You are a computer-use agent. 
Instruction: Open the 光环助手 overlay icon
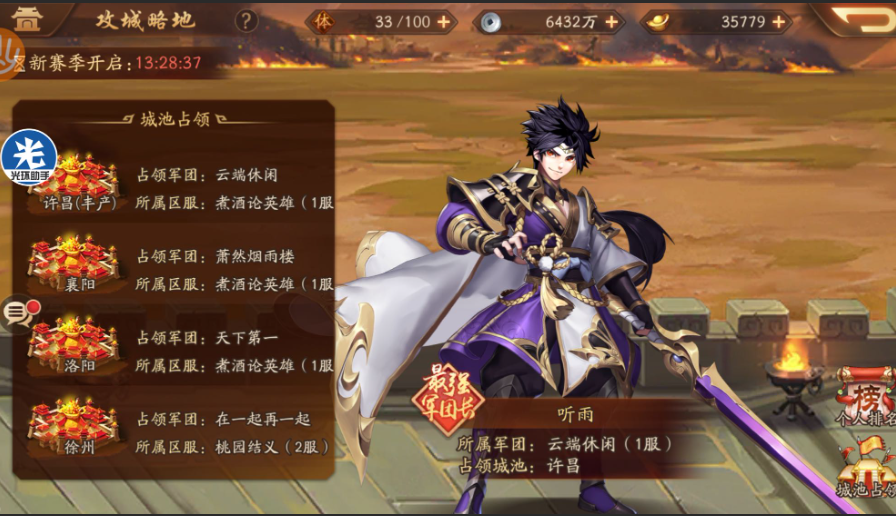28,157
